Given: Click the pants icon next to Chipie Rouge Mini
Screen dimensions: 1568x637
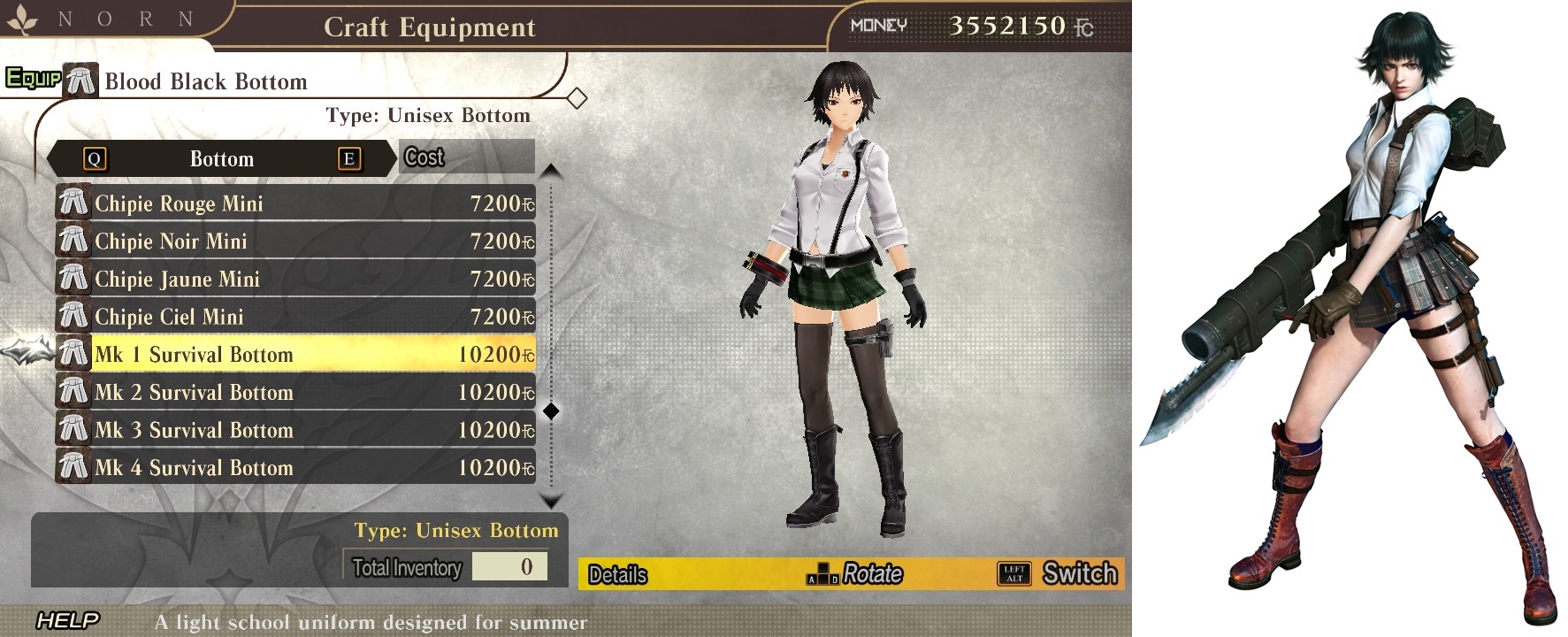Looking at the screenshot, I should (x=73, y=203).
